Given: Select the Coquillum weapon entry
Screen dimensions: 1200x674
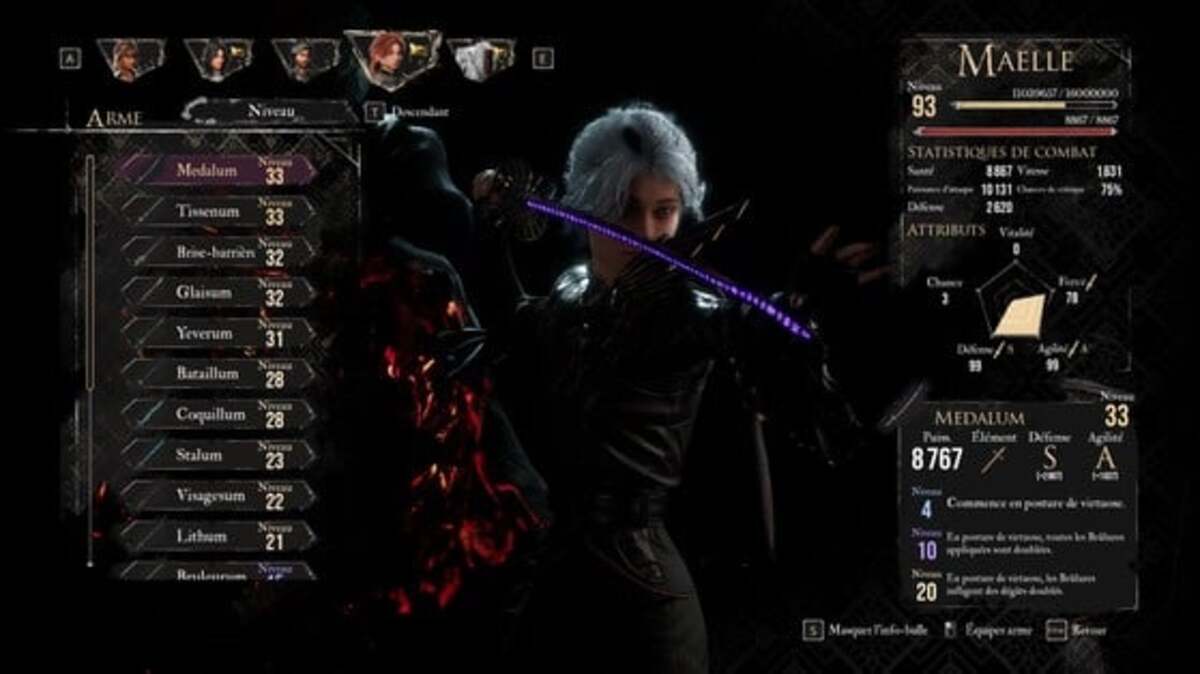Looking at the screenshot, I should click(x=215, y=414).
